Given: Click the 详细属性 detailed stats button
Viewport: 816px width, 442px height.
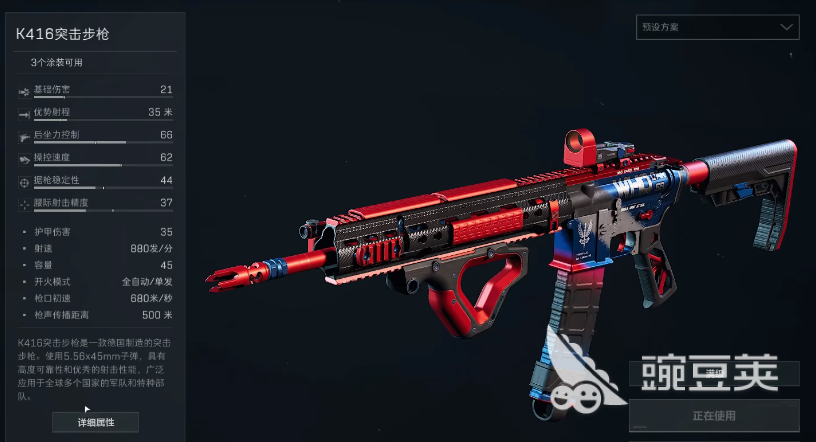Looking at the screenshot, I should [x=95, y=422].
